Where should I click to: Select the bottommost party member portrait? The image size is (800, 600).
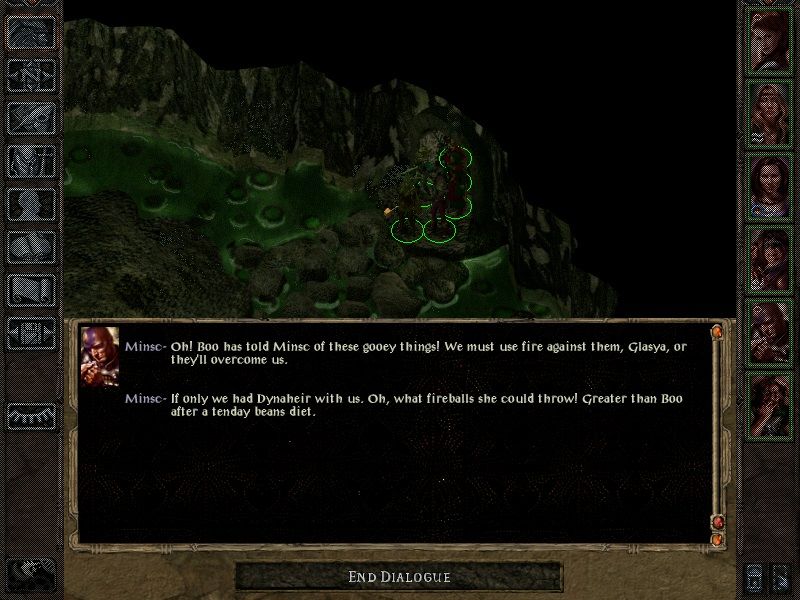770,404
